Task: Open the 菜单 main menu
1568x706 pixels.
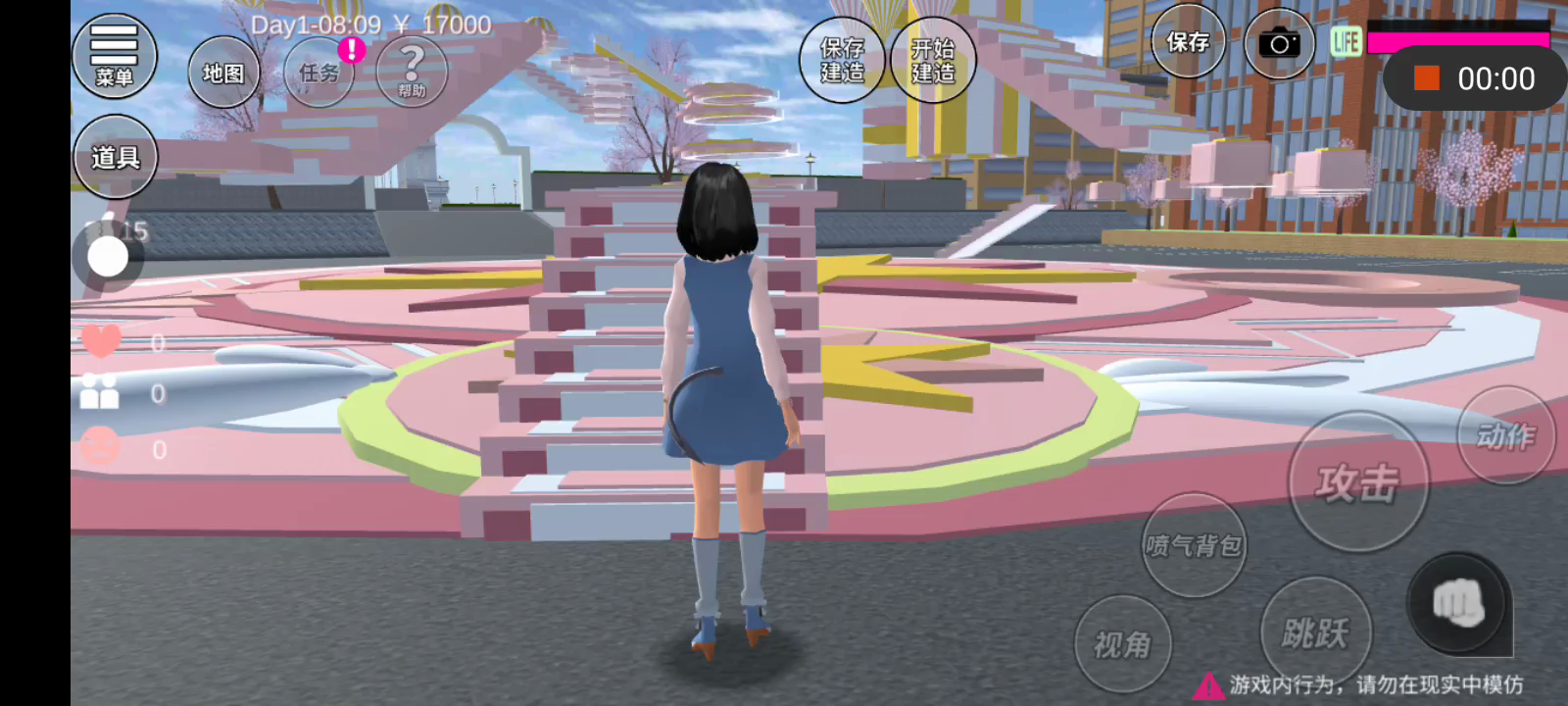Action: [114, 57]
